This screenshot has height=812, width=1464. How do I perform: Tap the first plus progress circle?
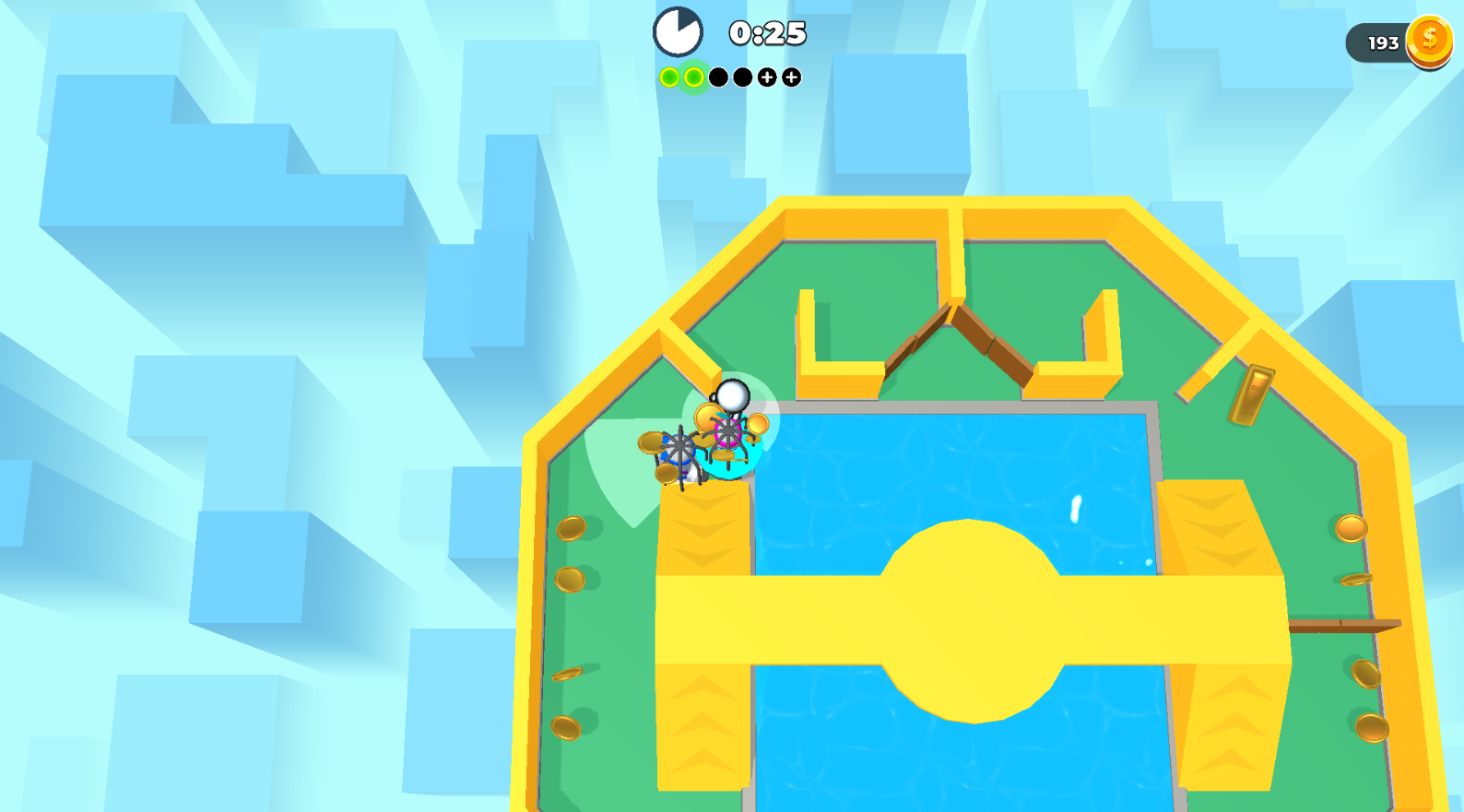[767, 78]
